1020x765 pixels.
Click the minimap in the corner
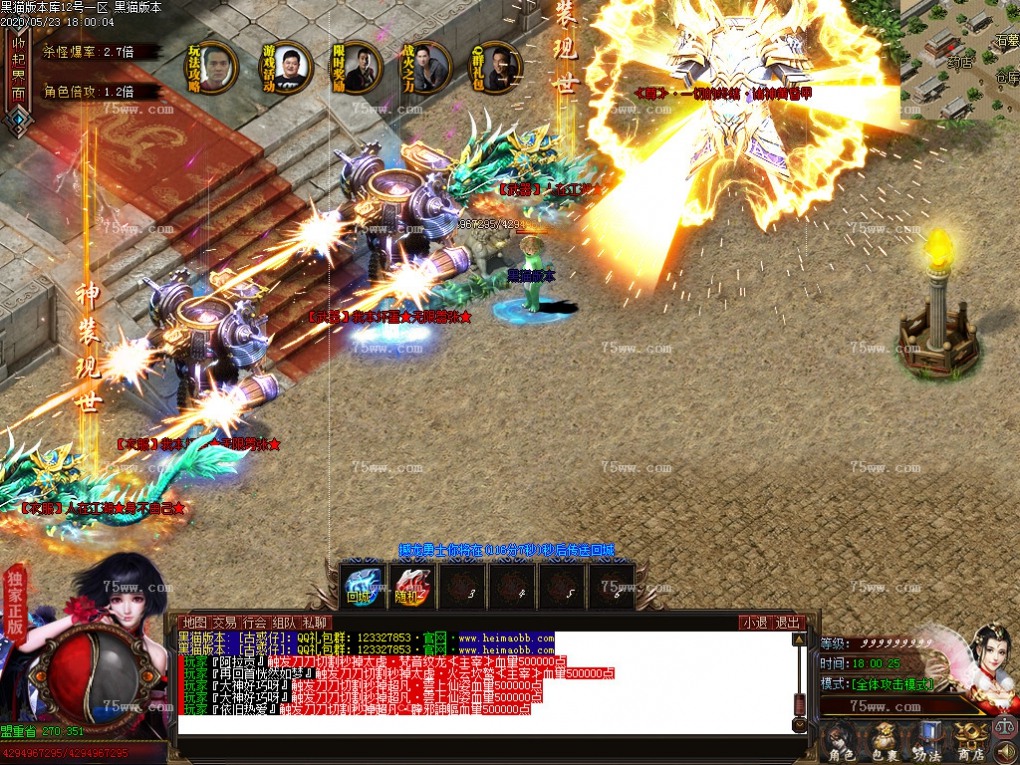959,58
